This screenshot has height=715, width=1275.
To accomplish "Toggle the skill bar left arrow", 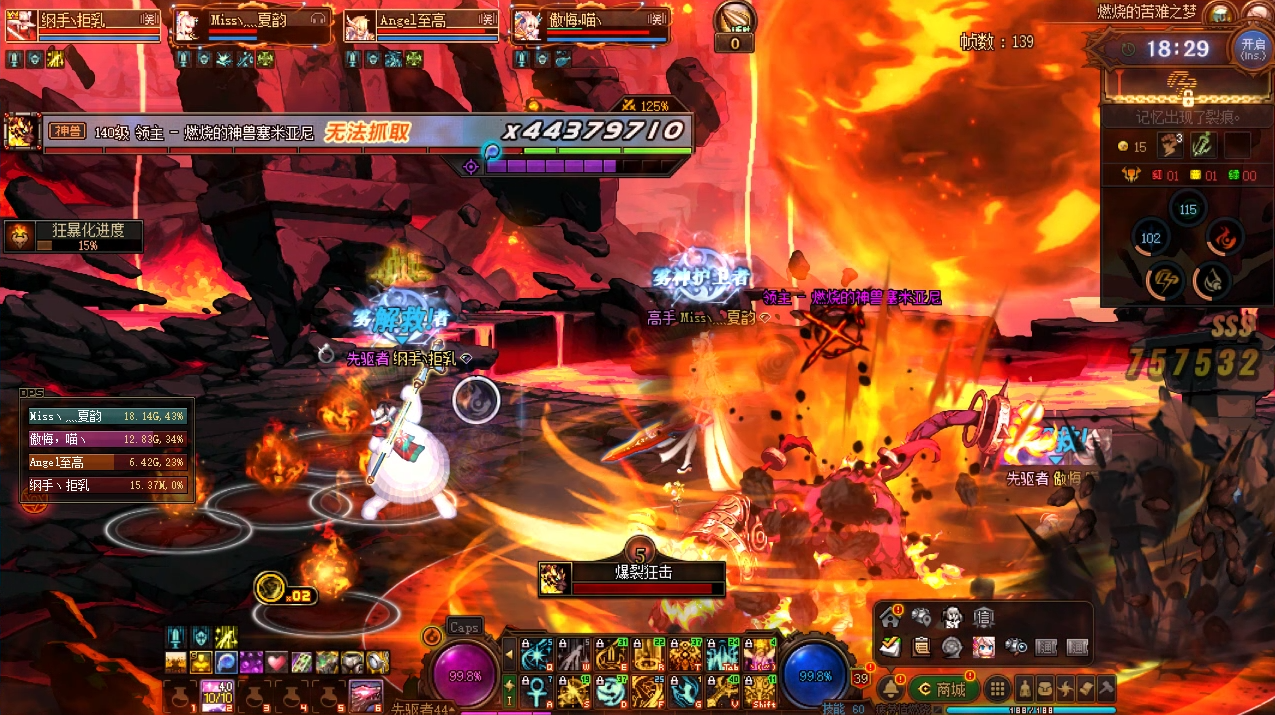I will [x=509, y=654].
